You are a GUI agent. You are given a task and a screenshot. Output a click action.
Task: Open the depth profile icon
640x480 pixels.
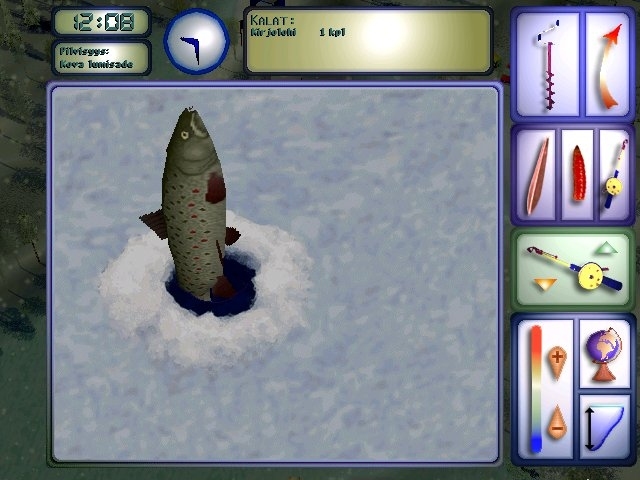[604, 425]
